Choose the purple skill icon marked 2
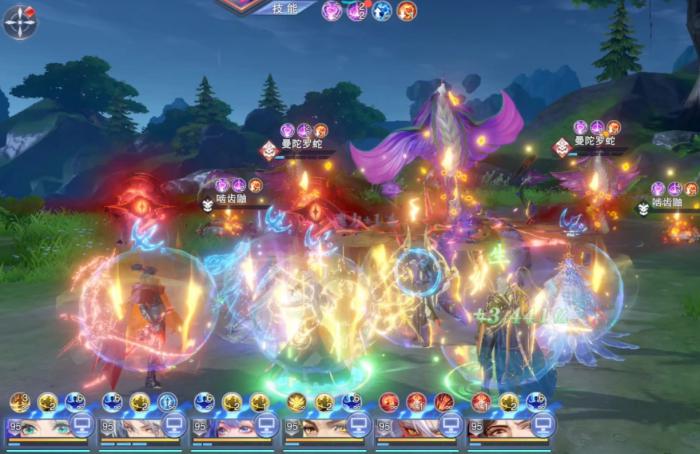Viewport: 700px width, 454px height. point(357,11)
